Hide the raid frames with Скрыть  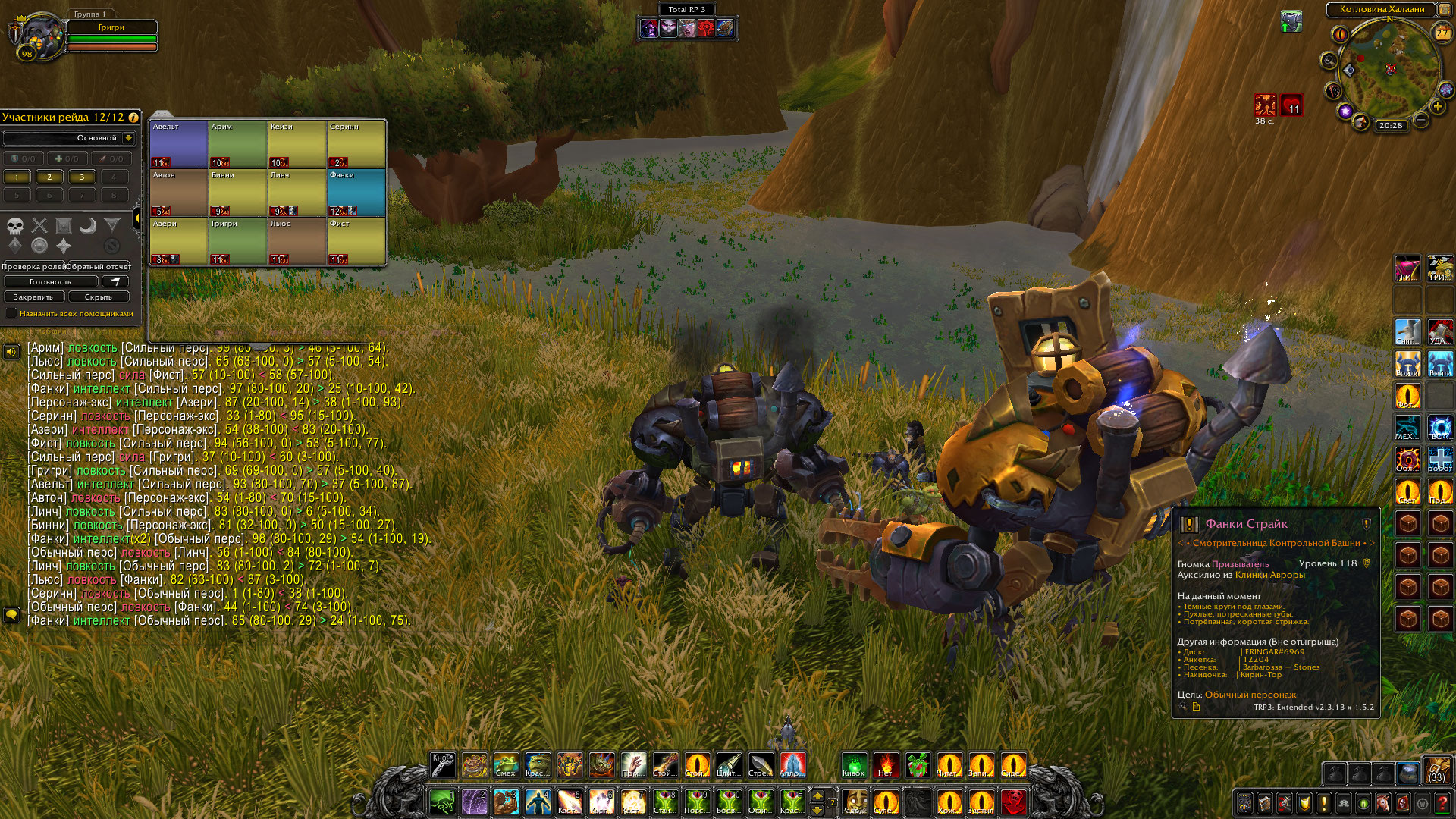(99, 297)
